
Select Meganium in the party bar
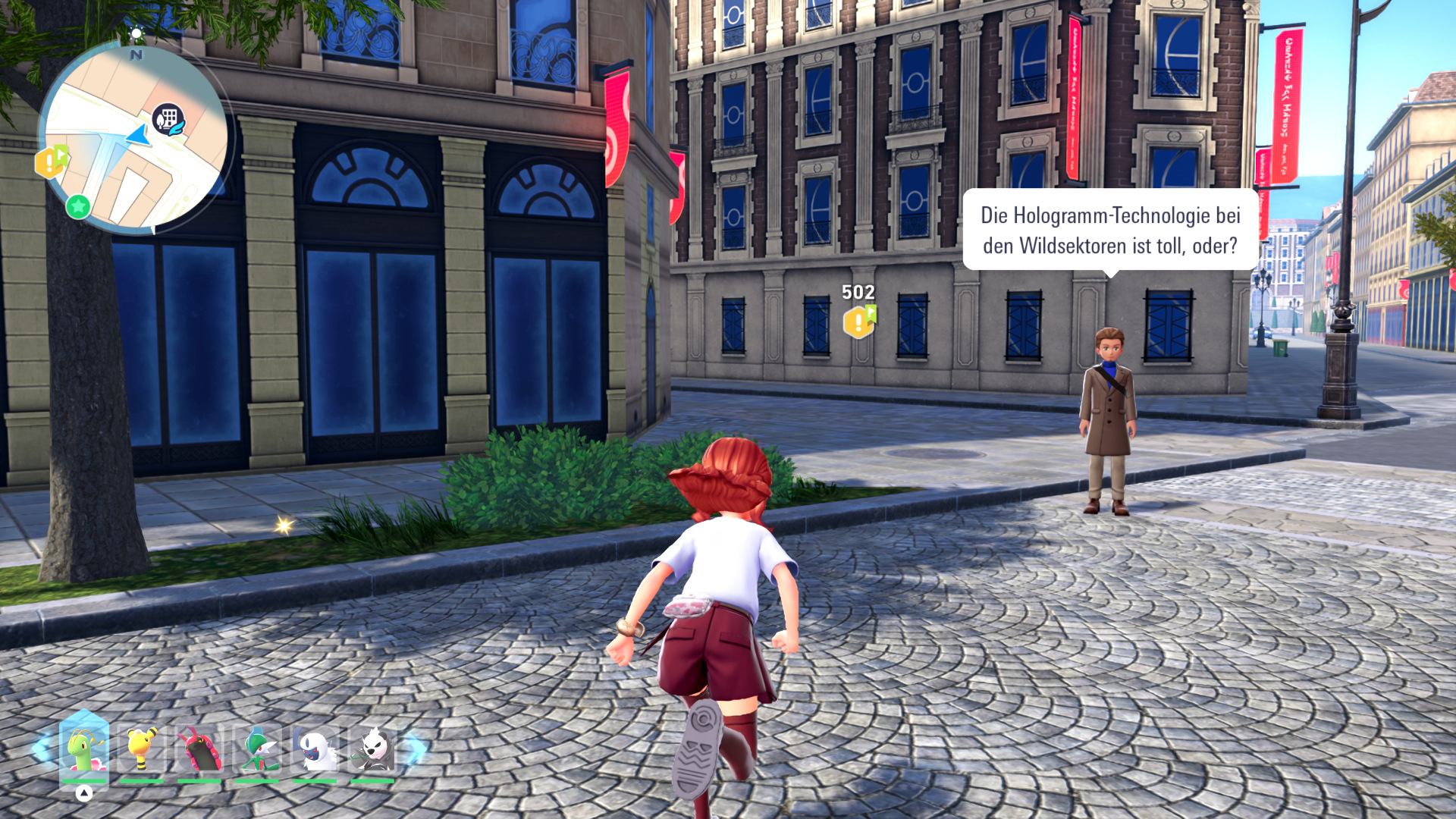84,748
